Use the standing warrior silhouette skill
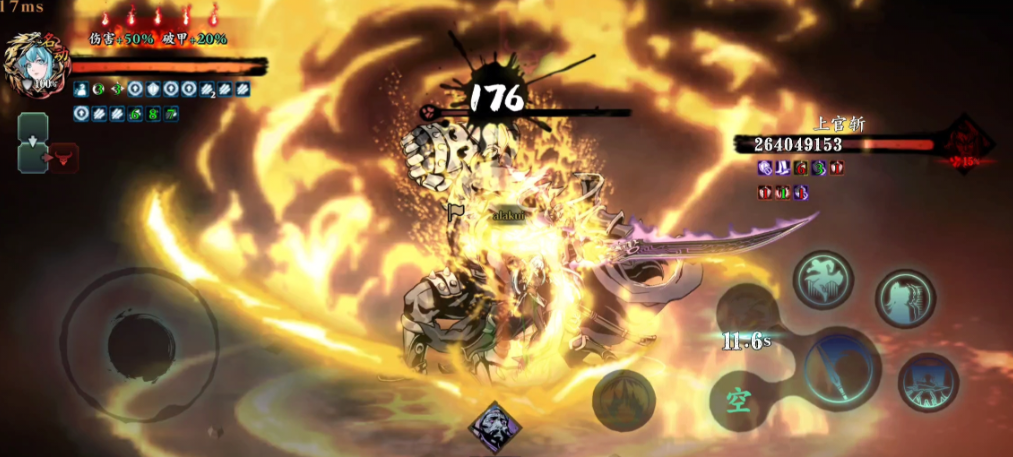The width and height of the screenshot is (1013, 457). [x=928, y=383]
